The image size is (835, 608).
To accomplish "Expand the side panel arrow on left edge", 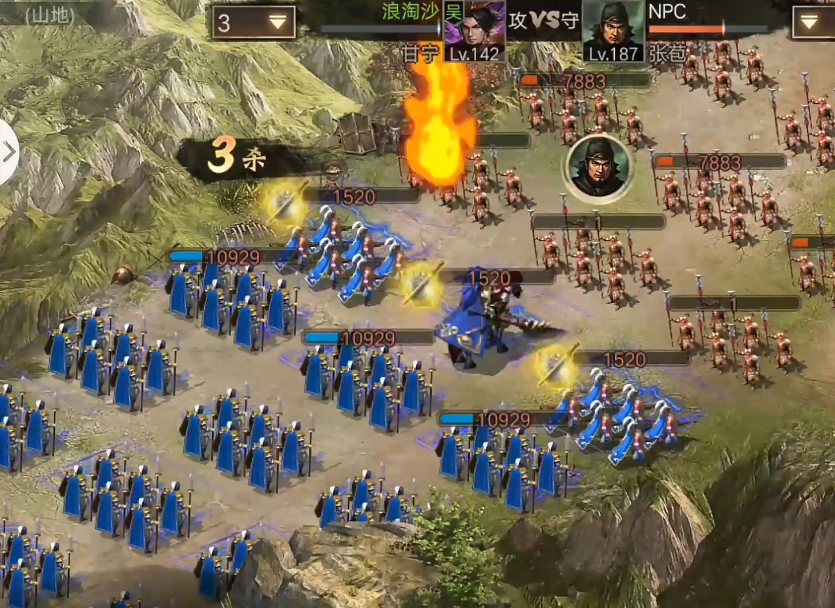I will (9, 152).
